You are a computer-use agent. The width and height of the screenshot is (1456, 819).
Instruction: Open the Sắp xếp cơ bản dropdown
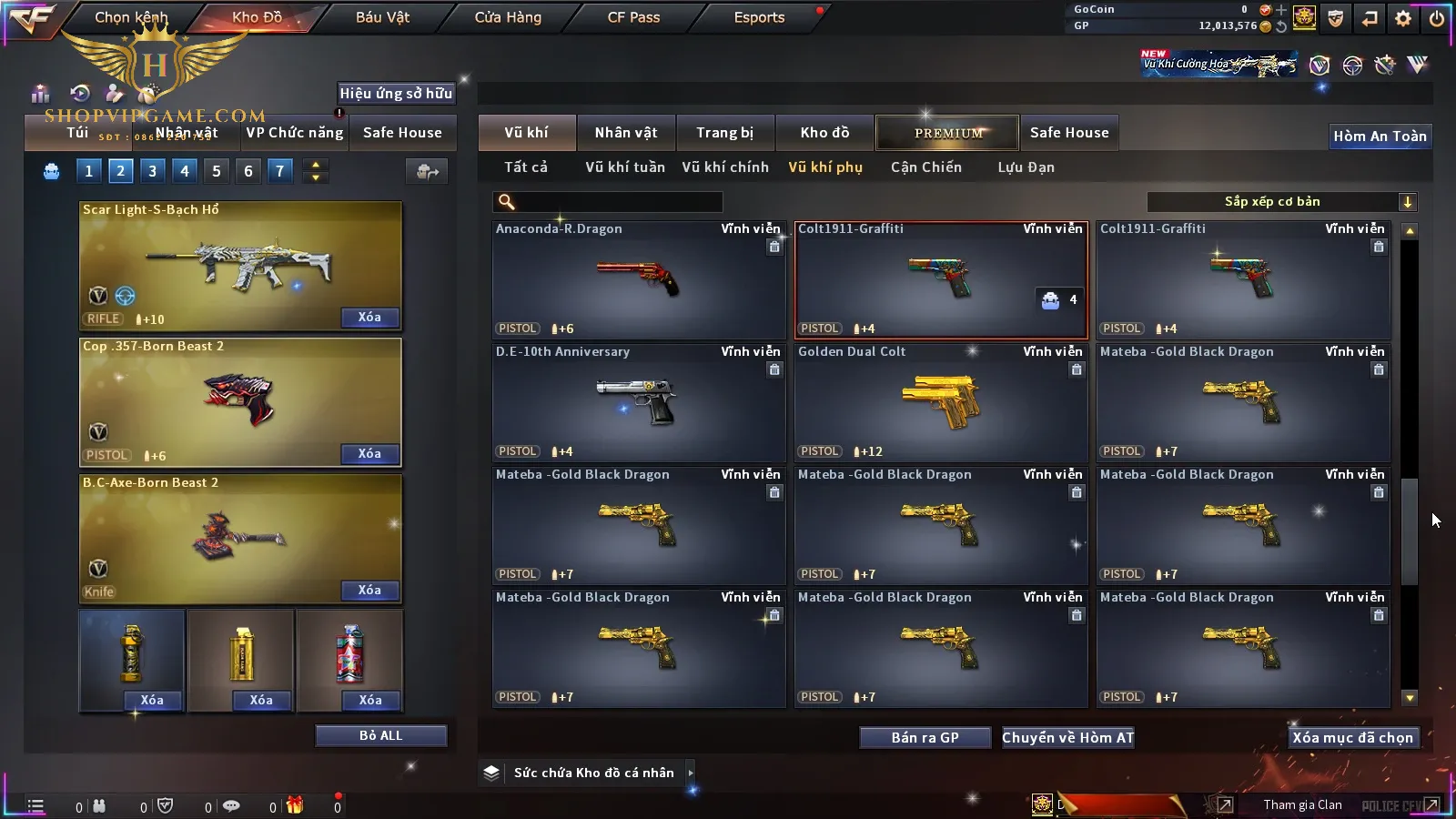[x=1281, y=202]
